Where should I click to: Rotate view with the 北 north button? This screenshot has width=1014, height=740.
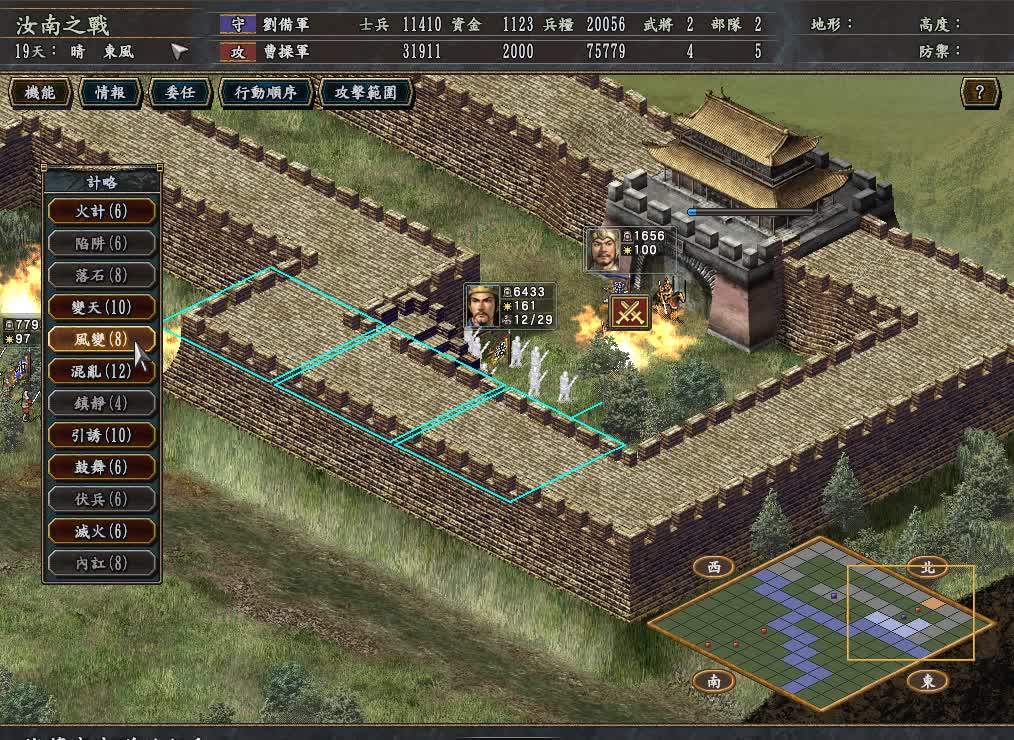point(928,567)
